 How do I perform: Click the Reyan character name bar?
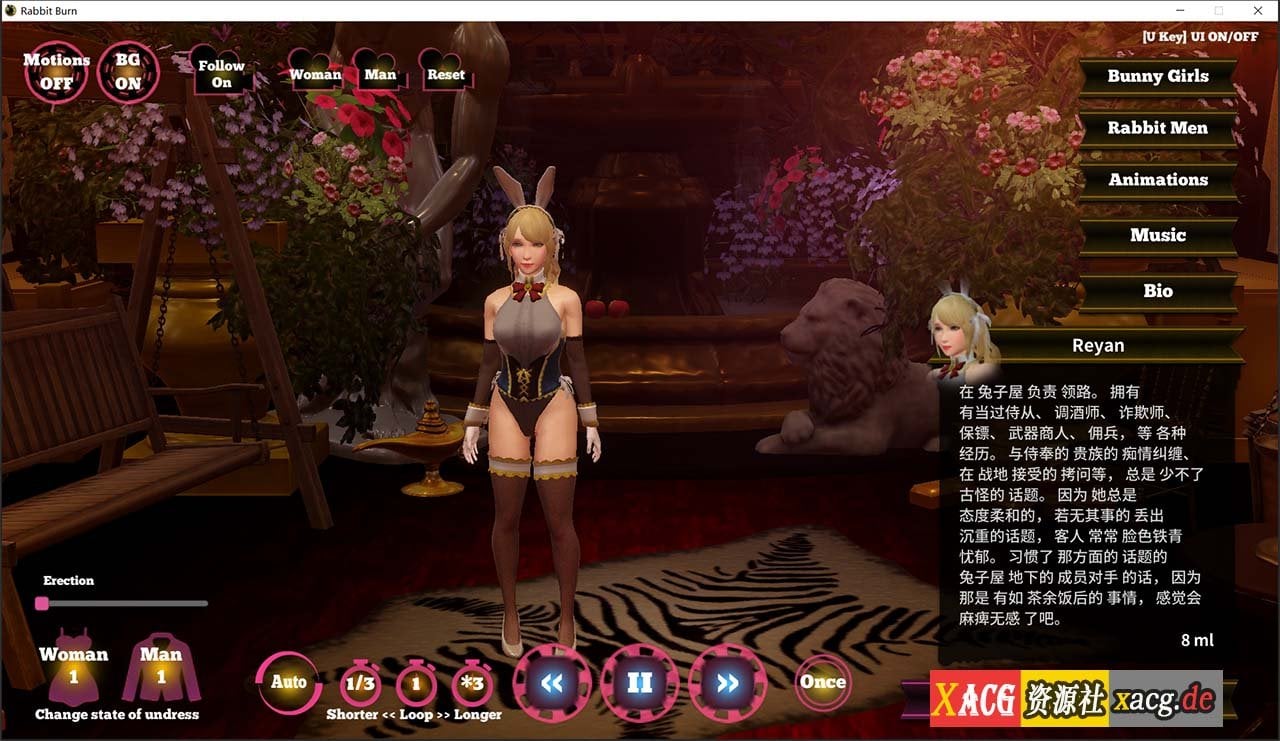[x=1098, y=345]
